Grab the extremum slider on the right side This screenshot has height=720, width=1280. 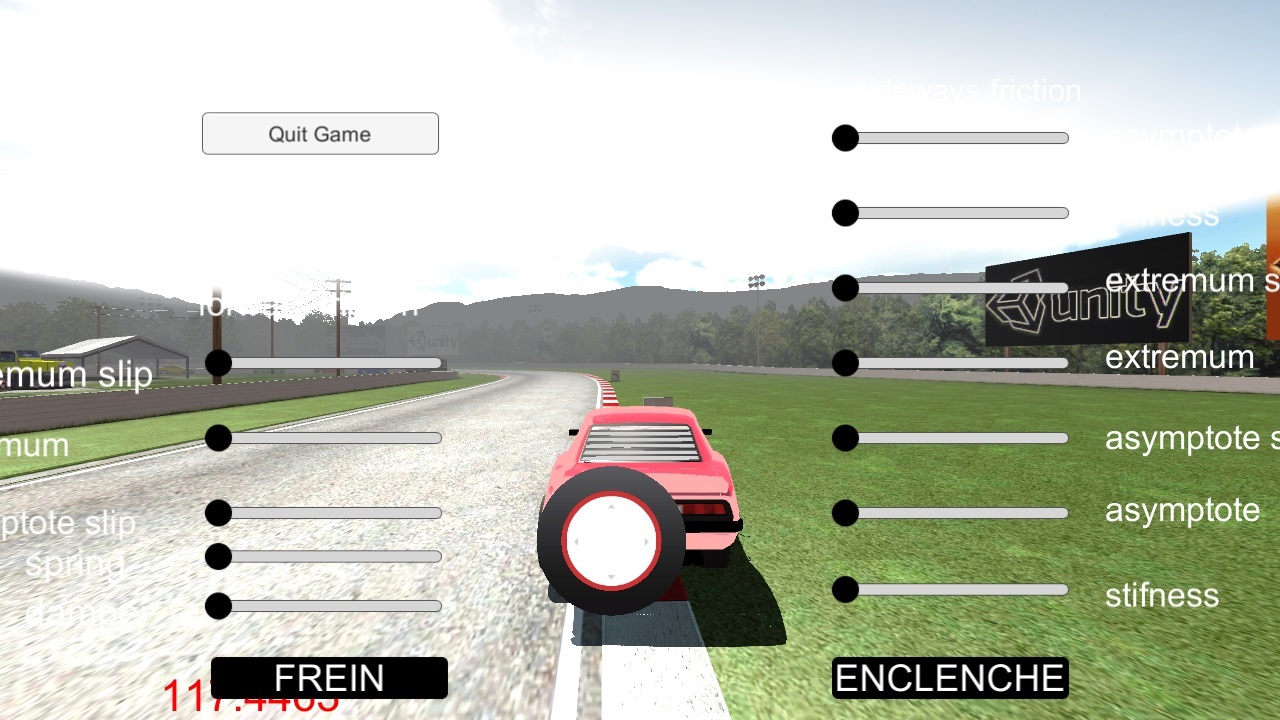point(845,363)
